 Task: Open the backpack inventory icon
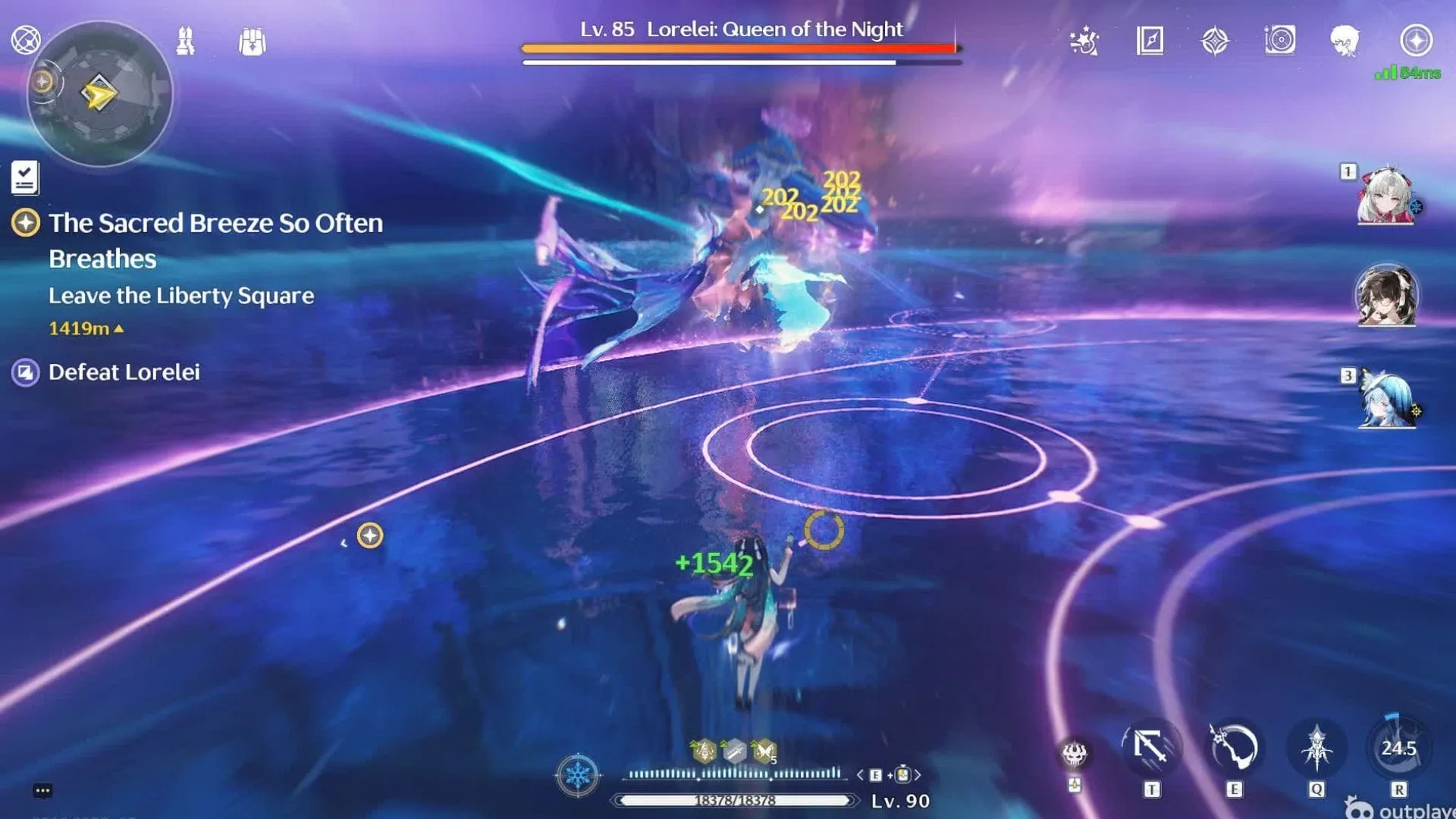click(x=253, y=42)
